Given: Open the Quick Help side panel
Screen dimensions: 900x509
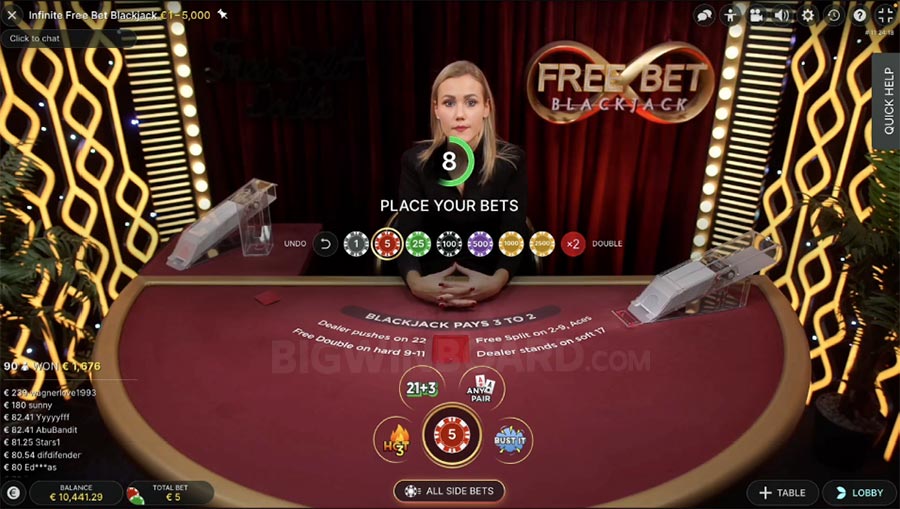Looking at the screenshot, I should point(887,100).
